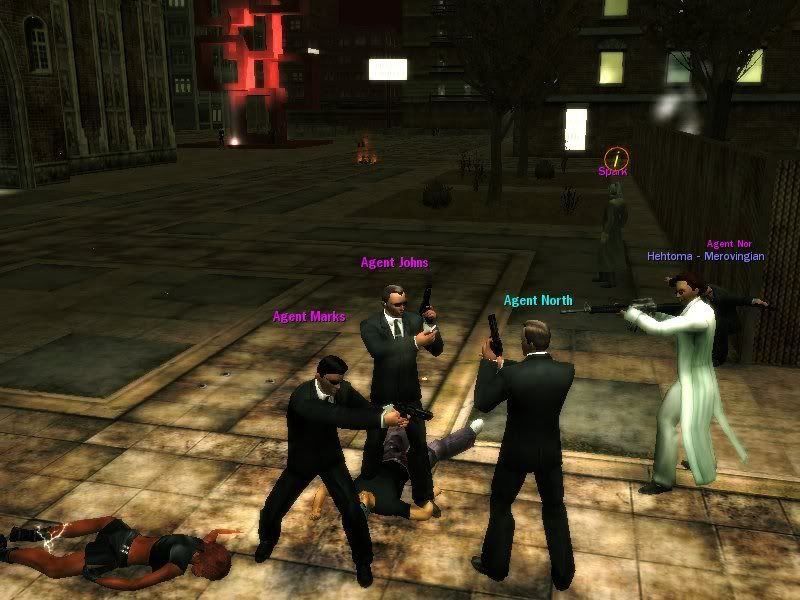The height and width of the screenshot is (600, 800).
Task: Click the orange info icon above Spark
Action: [616, 157]
